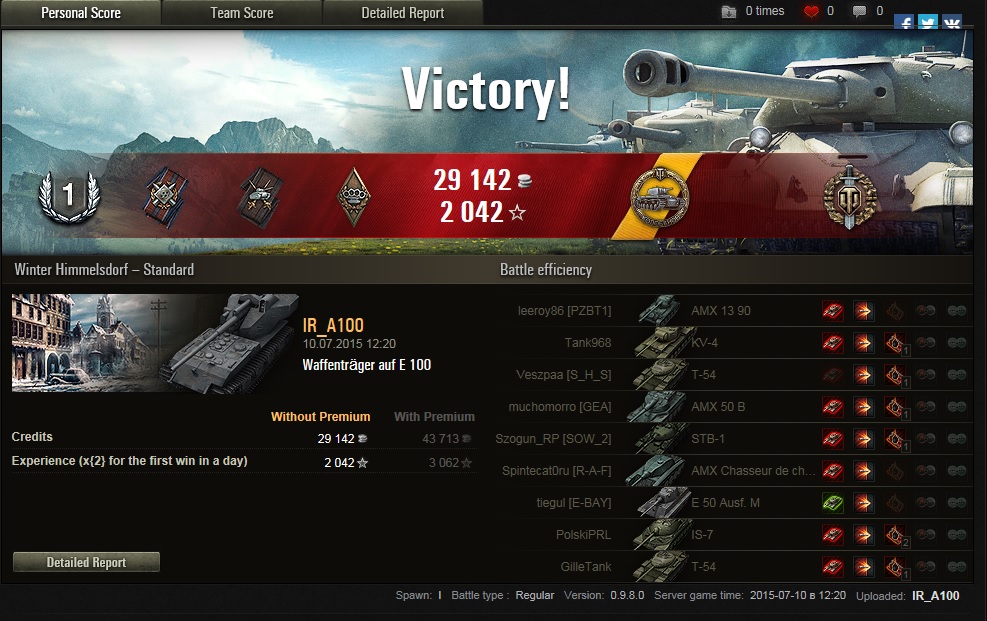Like the replay with the heart icon
This screenshot has width=987, height=621.
pos(812,12)
